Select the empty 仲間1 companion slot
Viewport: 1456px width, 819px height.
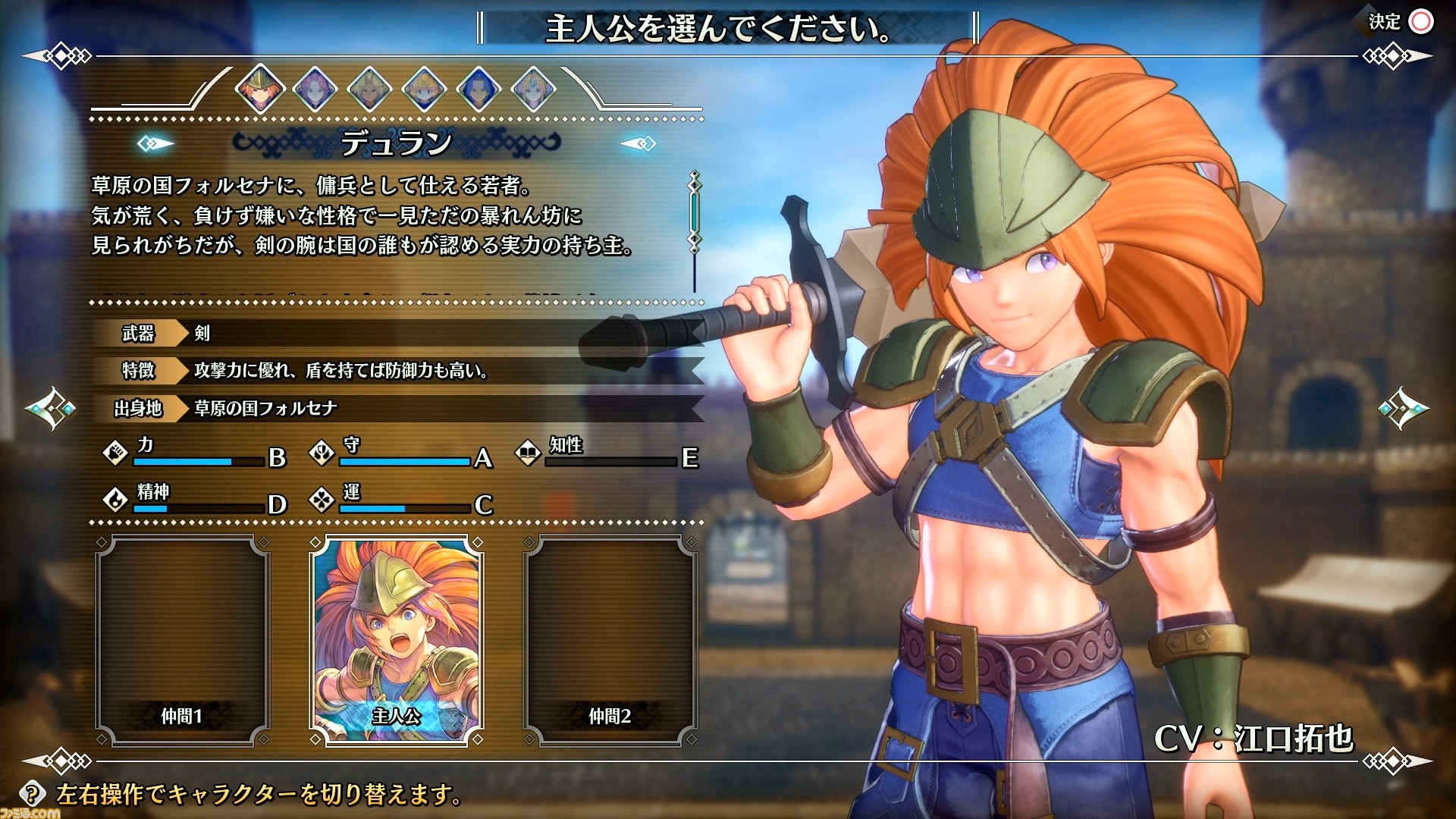[182, 641]
